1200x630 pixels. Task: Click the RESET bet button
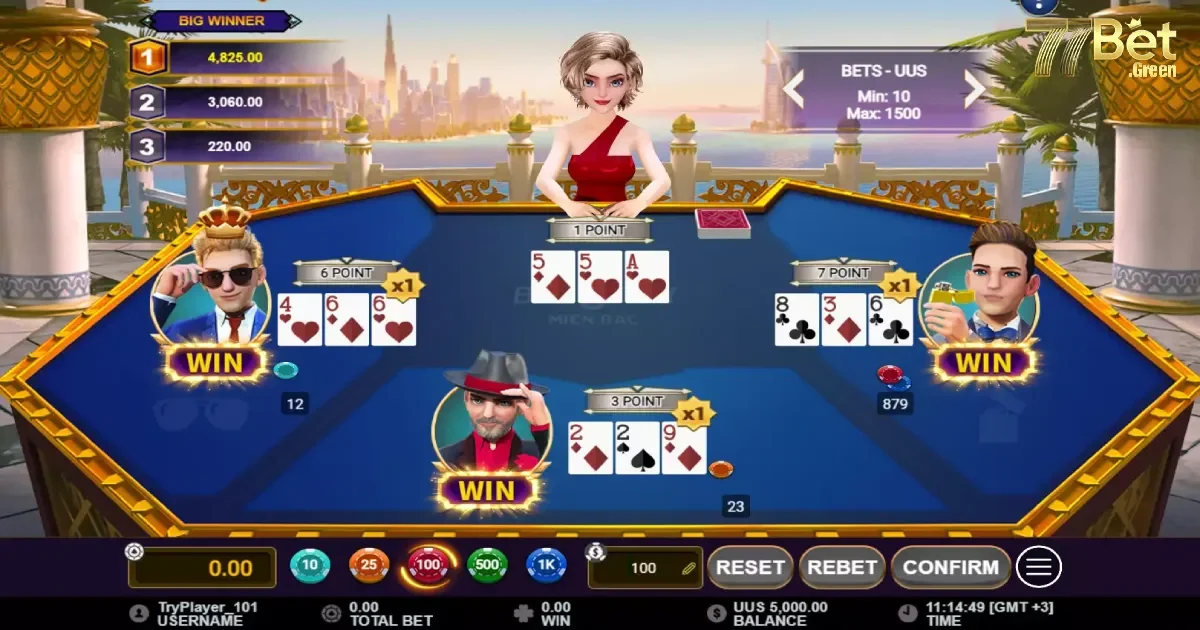tap(750, 567)
